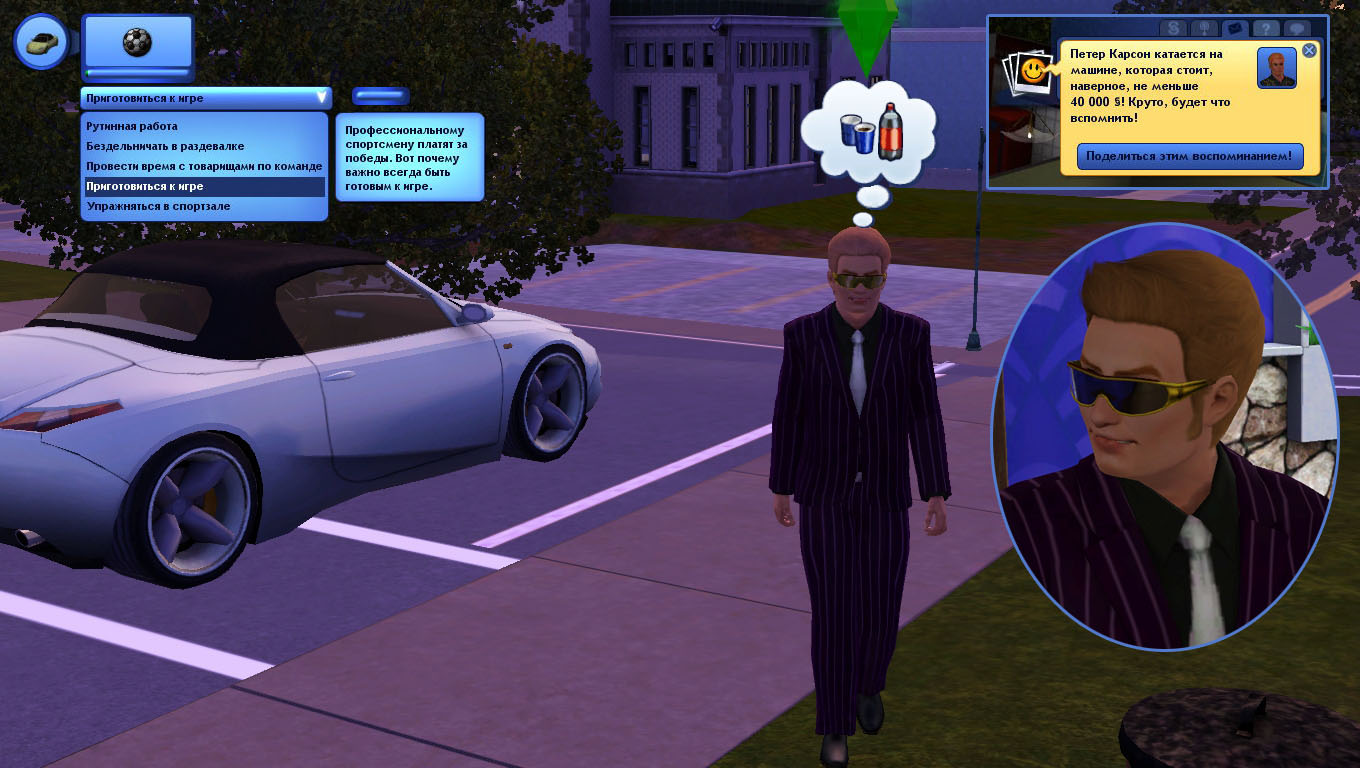Viewport: 1360px width, 768px height.
Task: Share this memory with the "Поделиться этим воспоминанием!" button
Action: [x=1190, y=156]
